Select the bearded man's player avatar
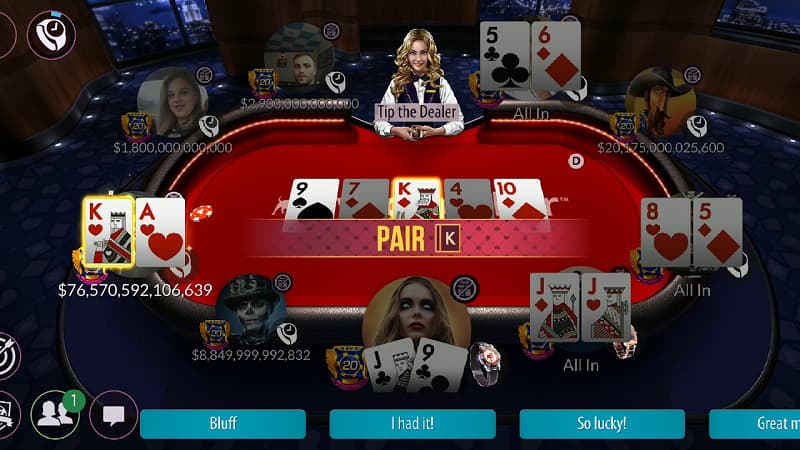This screenshot has width=800, height=450. (298, 58)
